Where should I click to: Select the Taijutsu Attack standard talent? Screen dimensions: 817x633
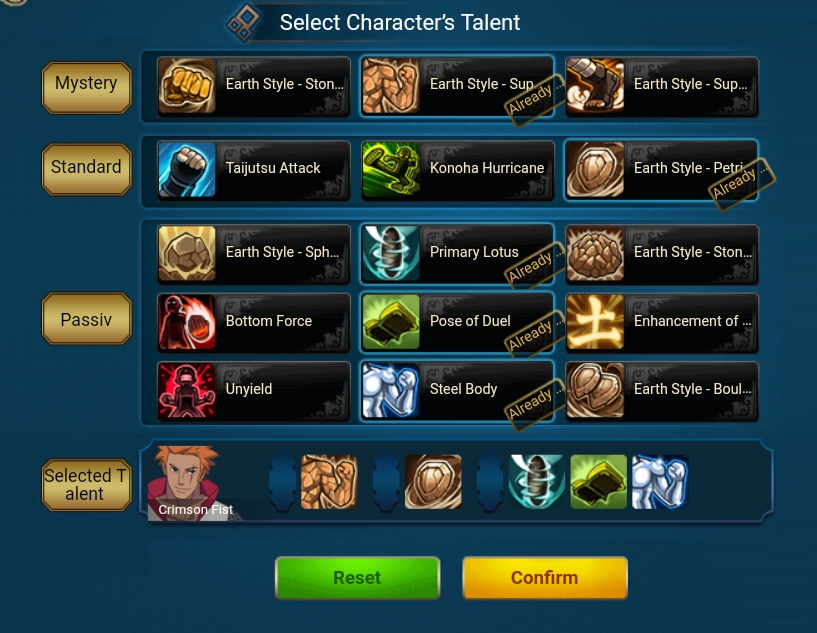pyautogui.click(x=254, y=169)
